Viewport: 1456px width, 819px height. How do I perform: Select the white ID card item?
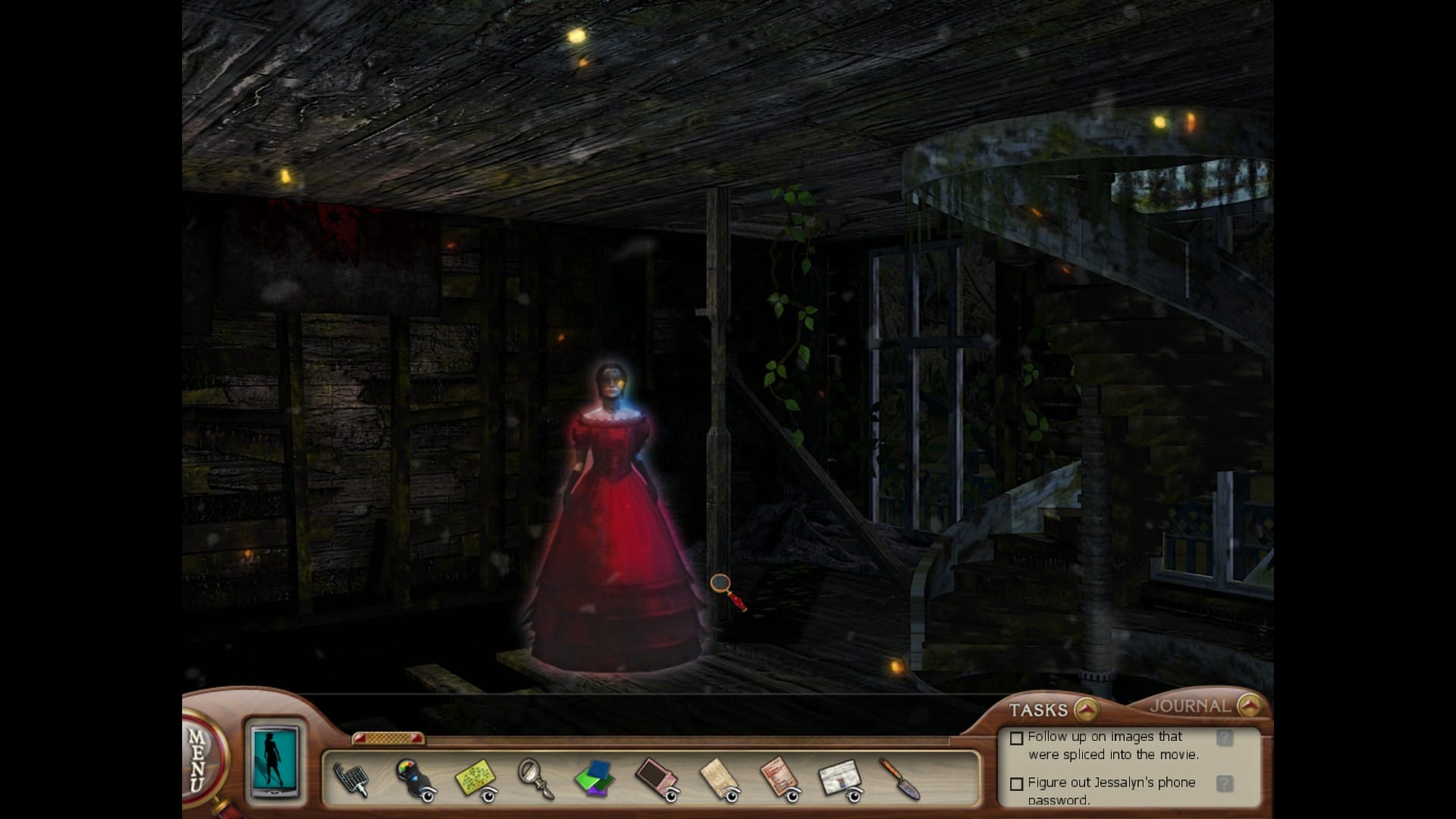coord(839,778)
